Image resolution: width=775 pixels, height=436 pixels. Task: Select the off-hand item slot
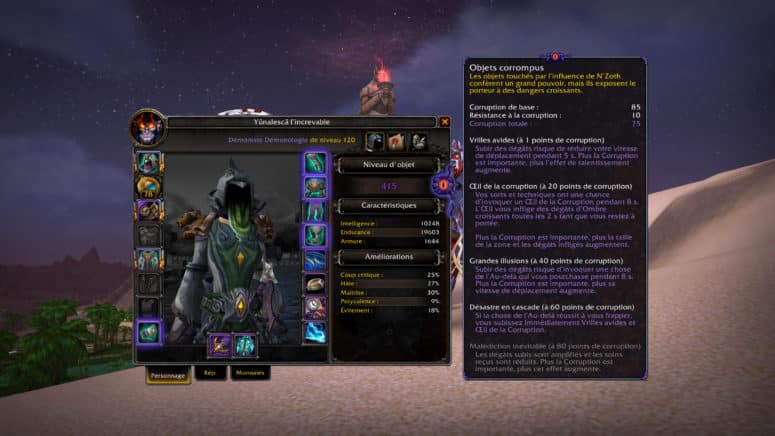(245, 346)
